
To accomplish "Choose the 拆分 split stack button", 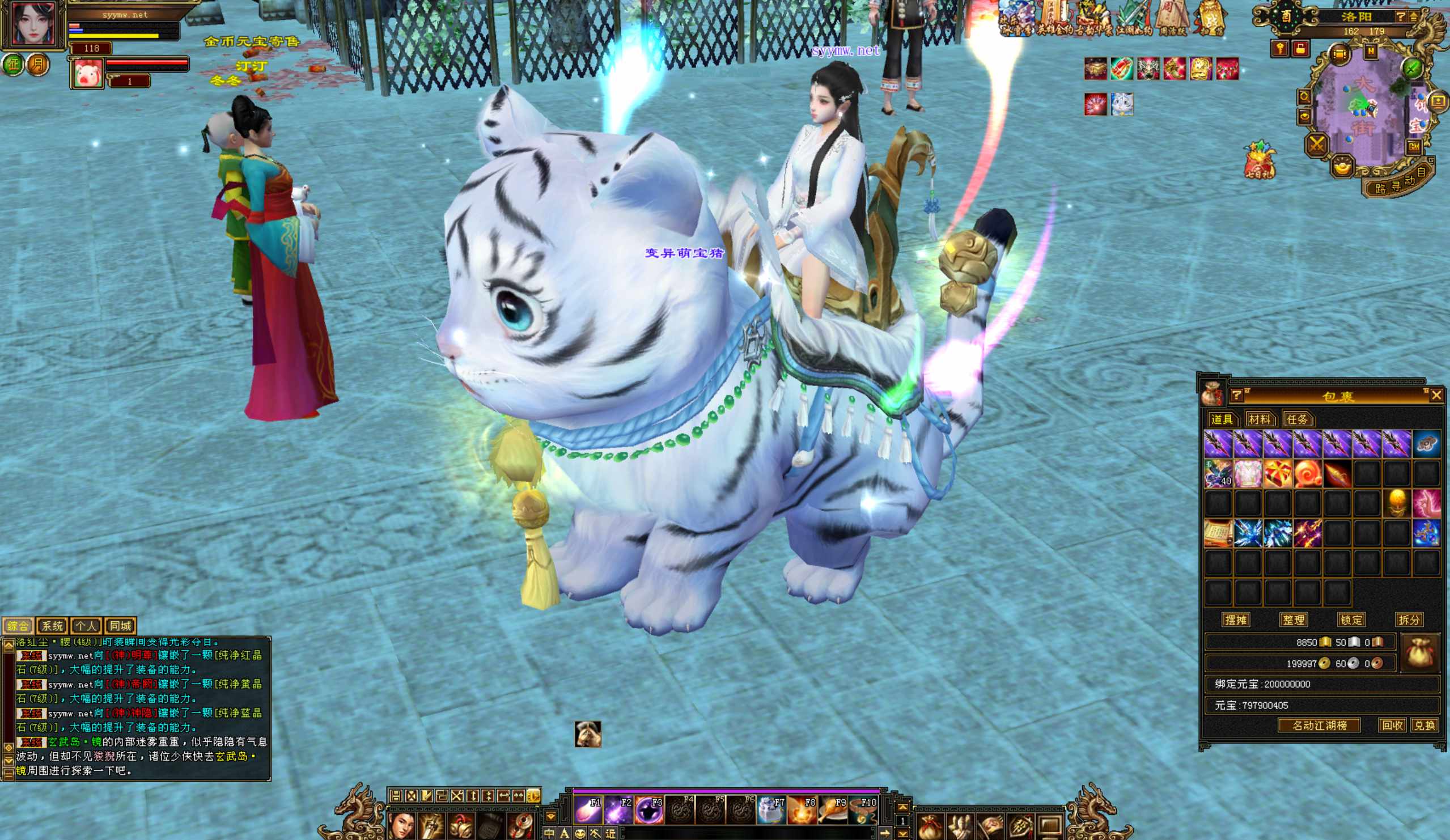I will pos(1409,620).
